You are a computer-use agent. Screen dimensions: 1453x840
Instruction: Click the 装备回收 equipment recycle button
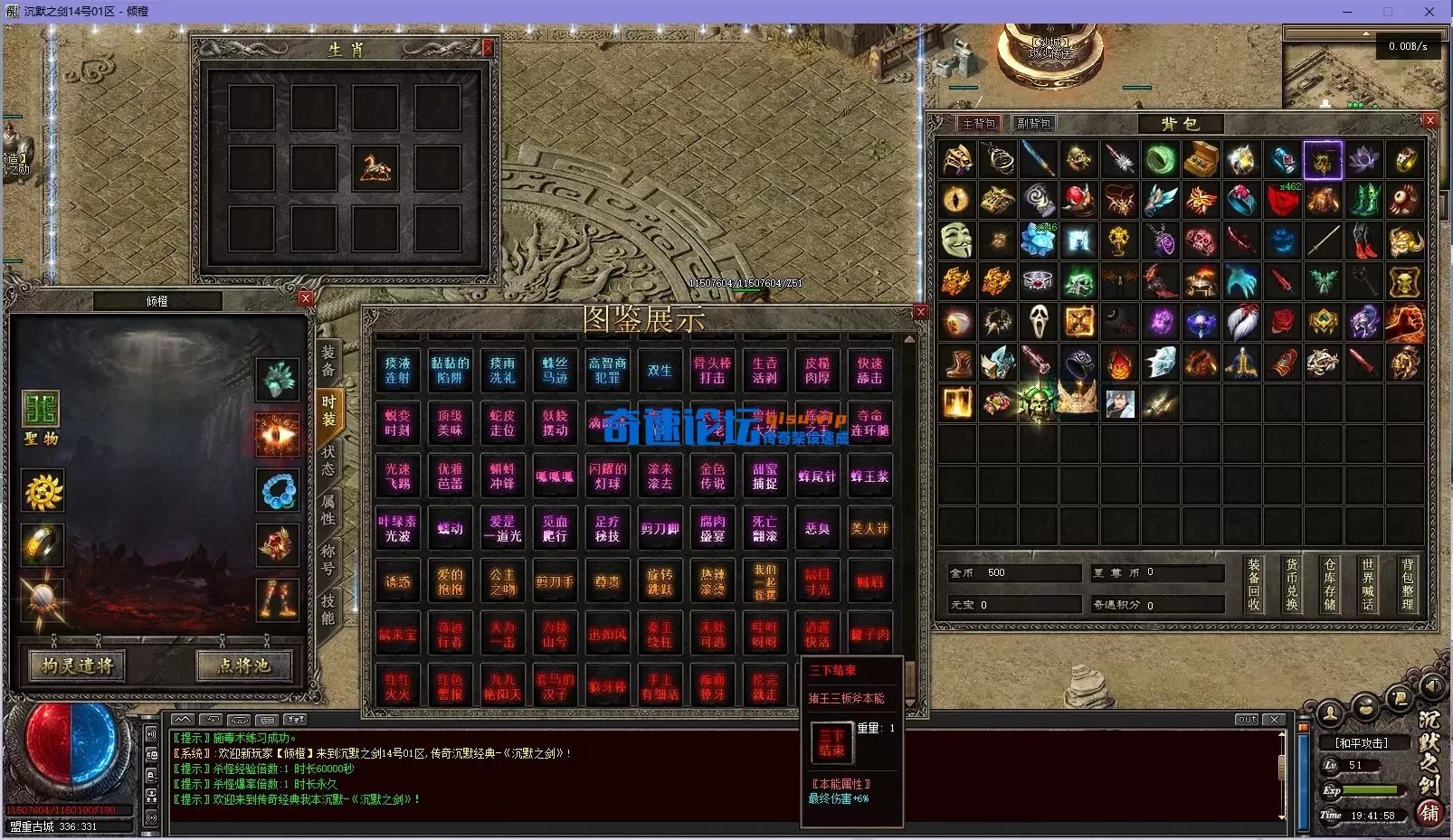coord(1254,584)
